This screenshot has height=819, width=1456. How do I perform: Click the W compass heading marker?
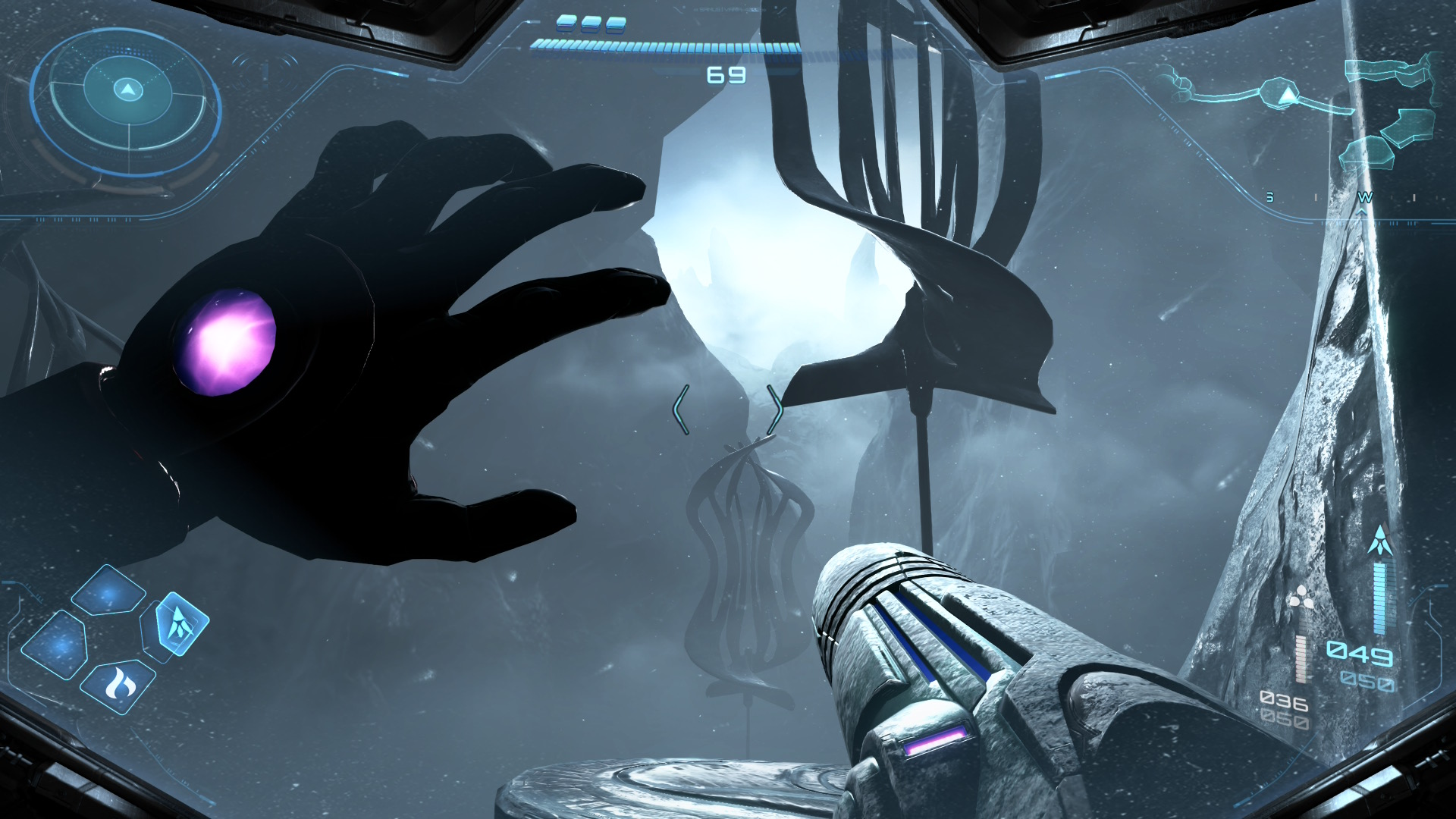pyautogui.click(x=1364, y=198)
